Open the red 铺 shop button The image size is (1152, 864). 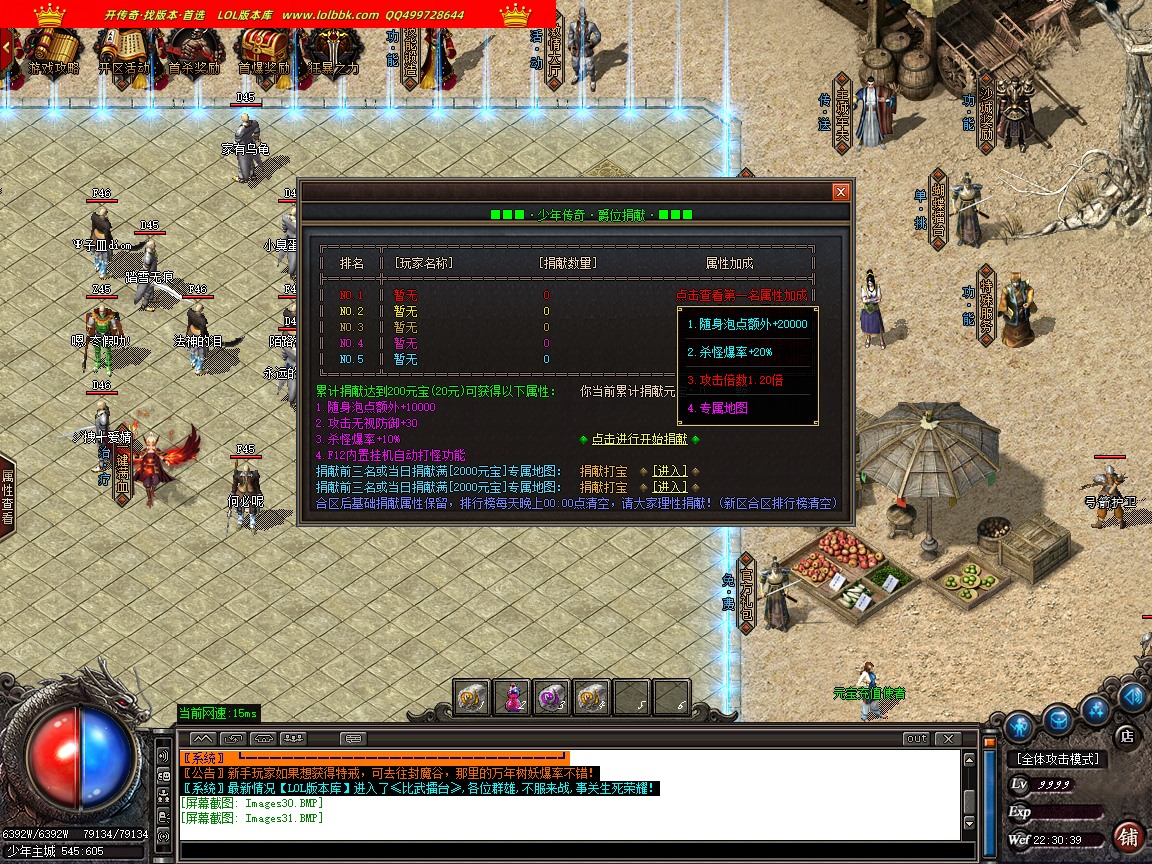tap(1128, 836)
